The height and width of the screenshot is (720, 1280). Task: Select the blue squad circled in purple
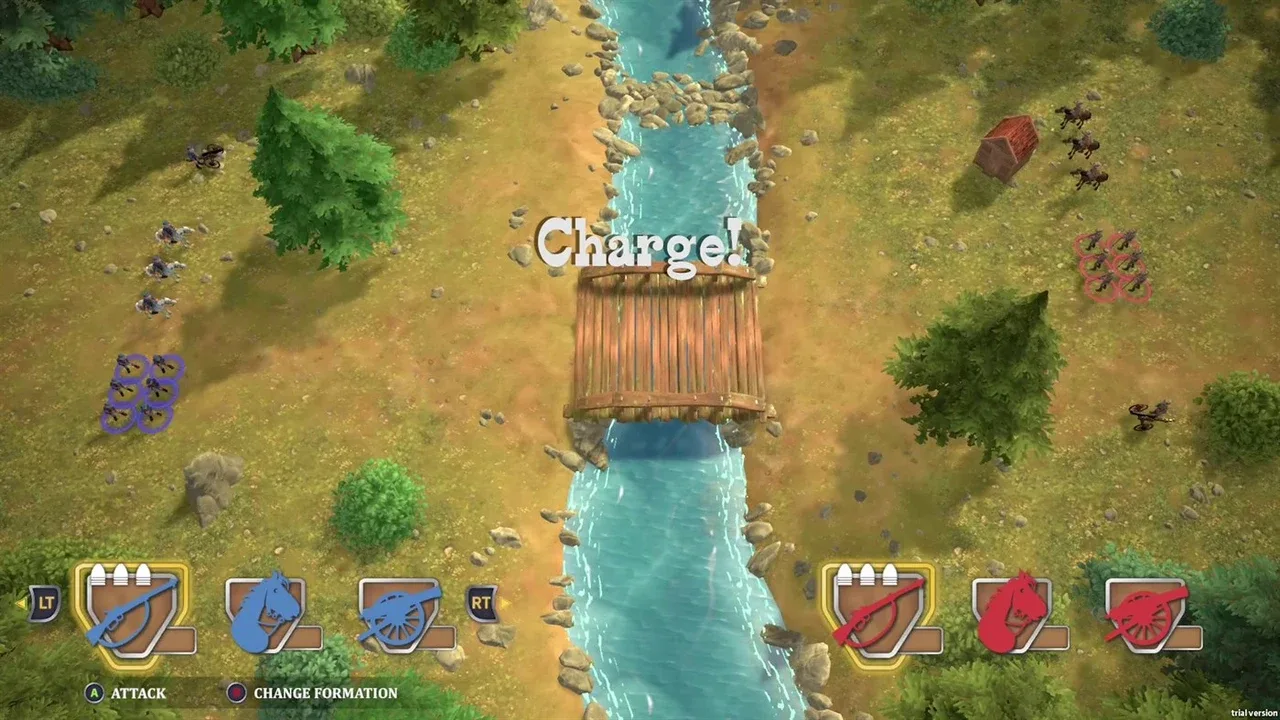pos(143,393)
